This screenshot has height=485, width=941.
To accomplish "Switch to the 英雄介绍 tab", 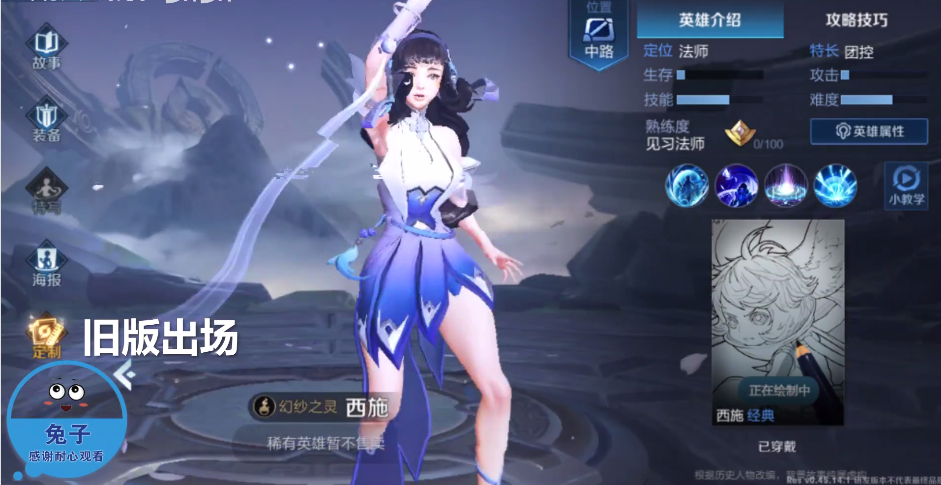I will [710, 20].
